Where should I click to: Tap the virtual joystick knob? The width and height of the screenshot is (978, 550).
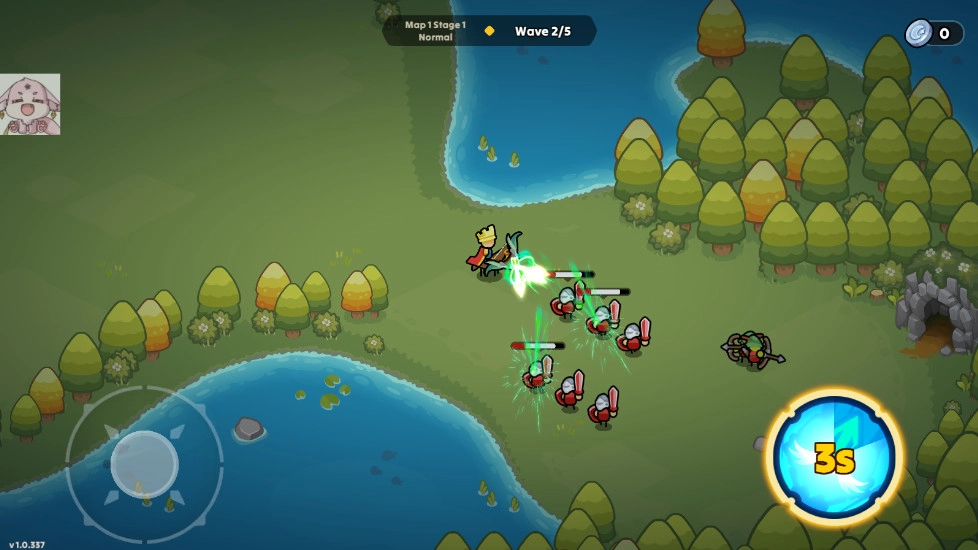point(144,464)
